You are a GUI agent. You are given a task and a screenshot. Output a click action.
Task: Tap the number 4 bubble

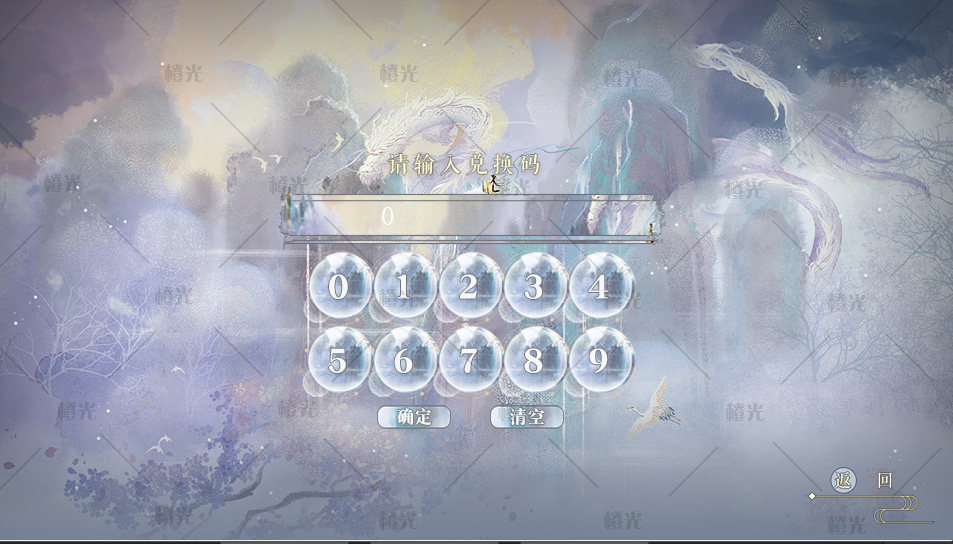599,286
